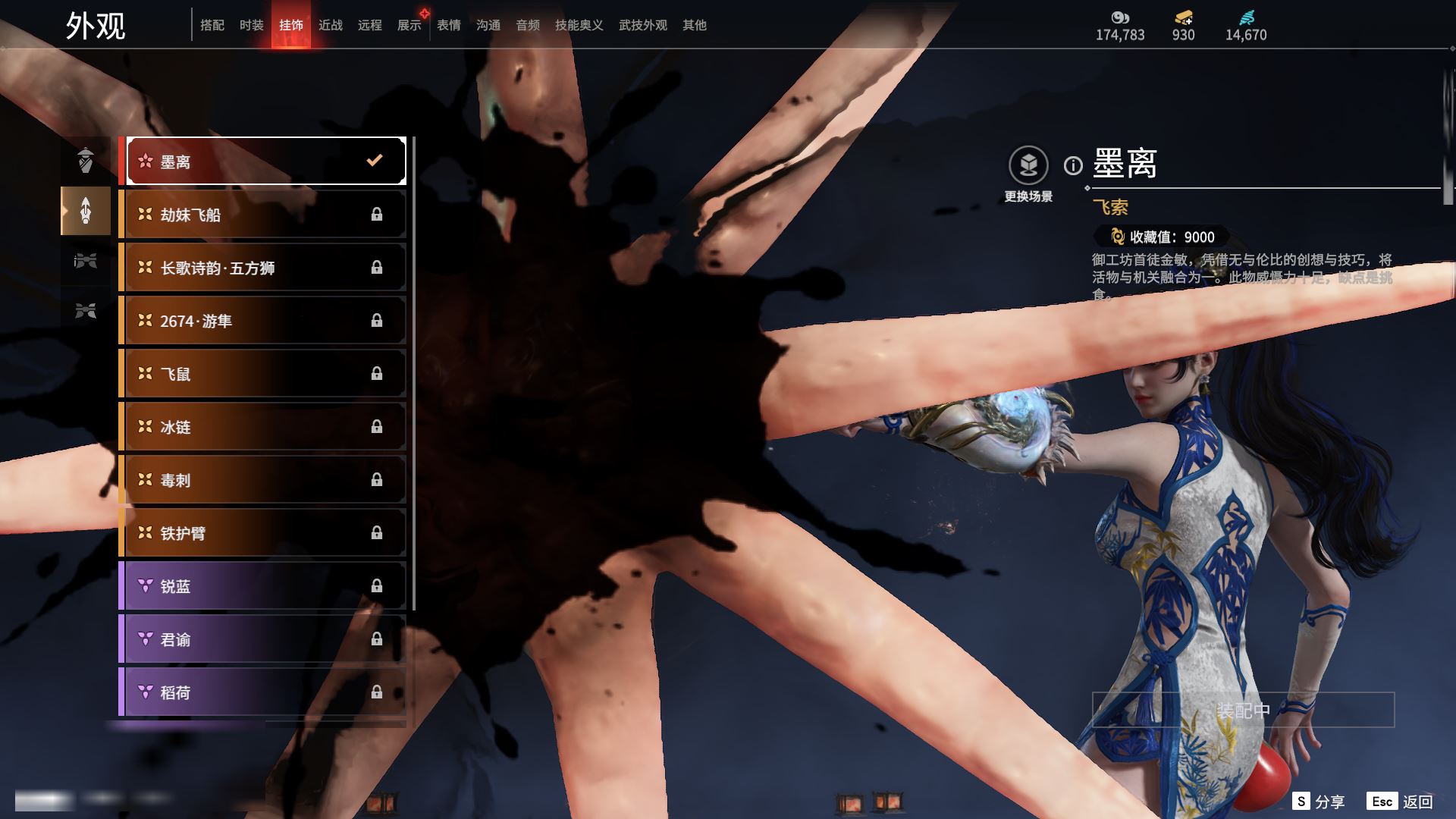Image resolution: width=1456 pixels, height=819 pixels.
Task: Select the 其他 tab
Action: (695, 25)
